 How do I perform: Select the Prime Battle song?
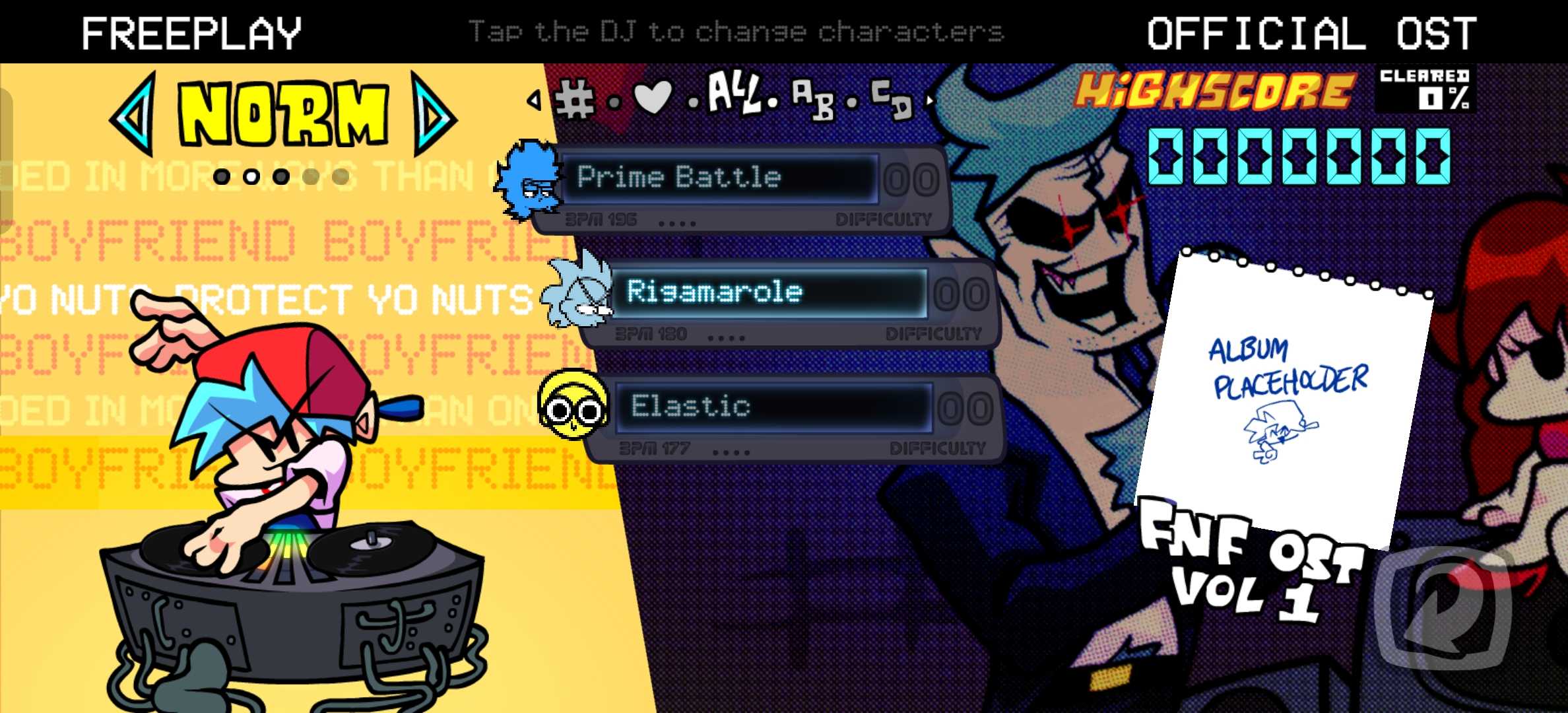click(719, 178)
